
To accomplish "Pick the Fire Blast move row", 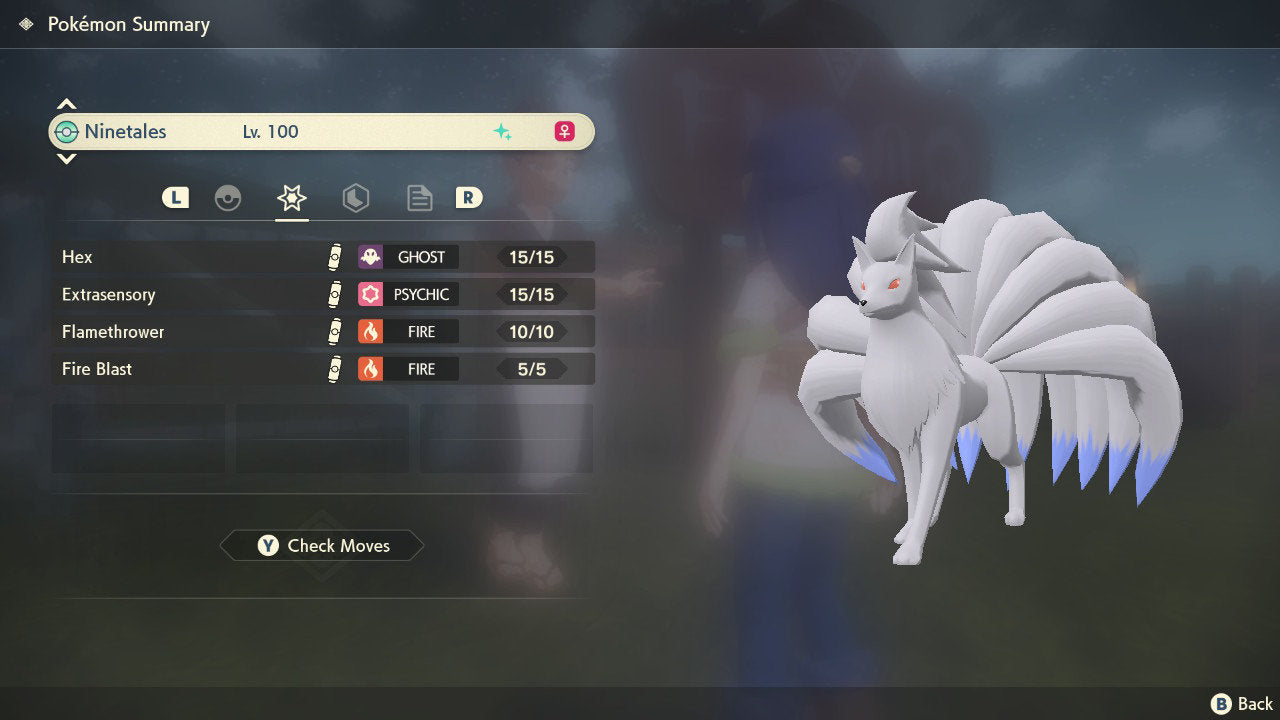I will (322, 369).
